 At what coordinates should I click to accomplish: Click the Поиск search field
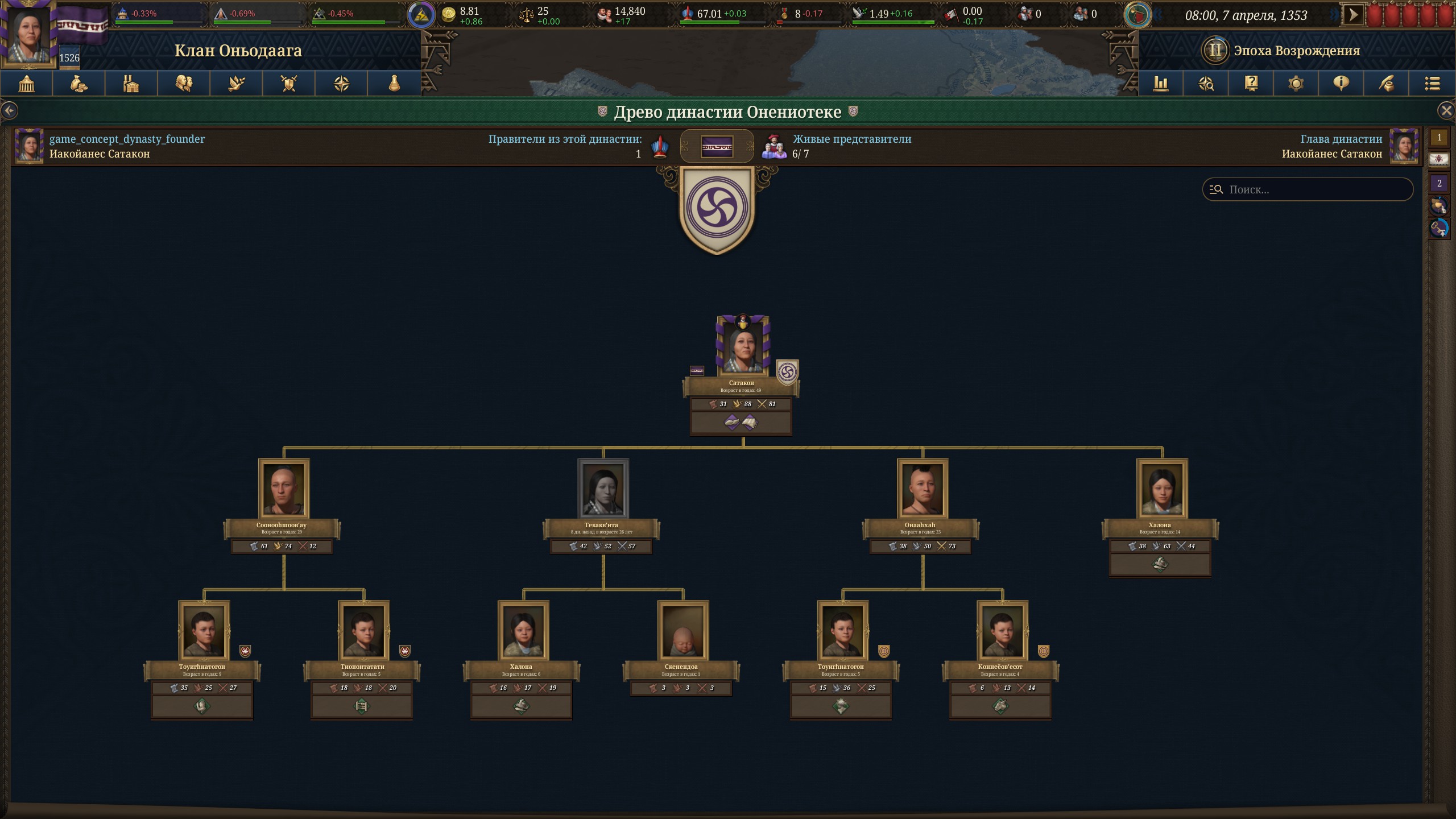tap(1314, 189)
